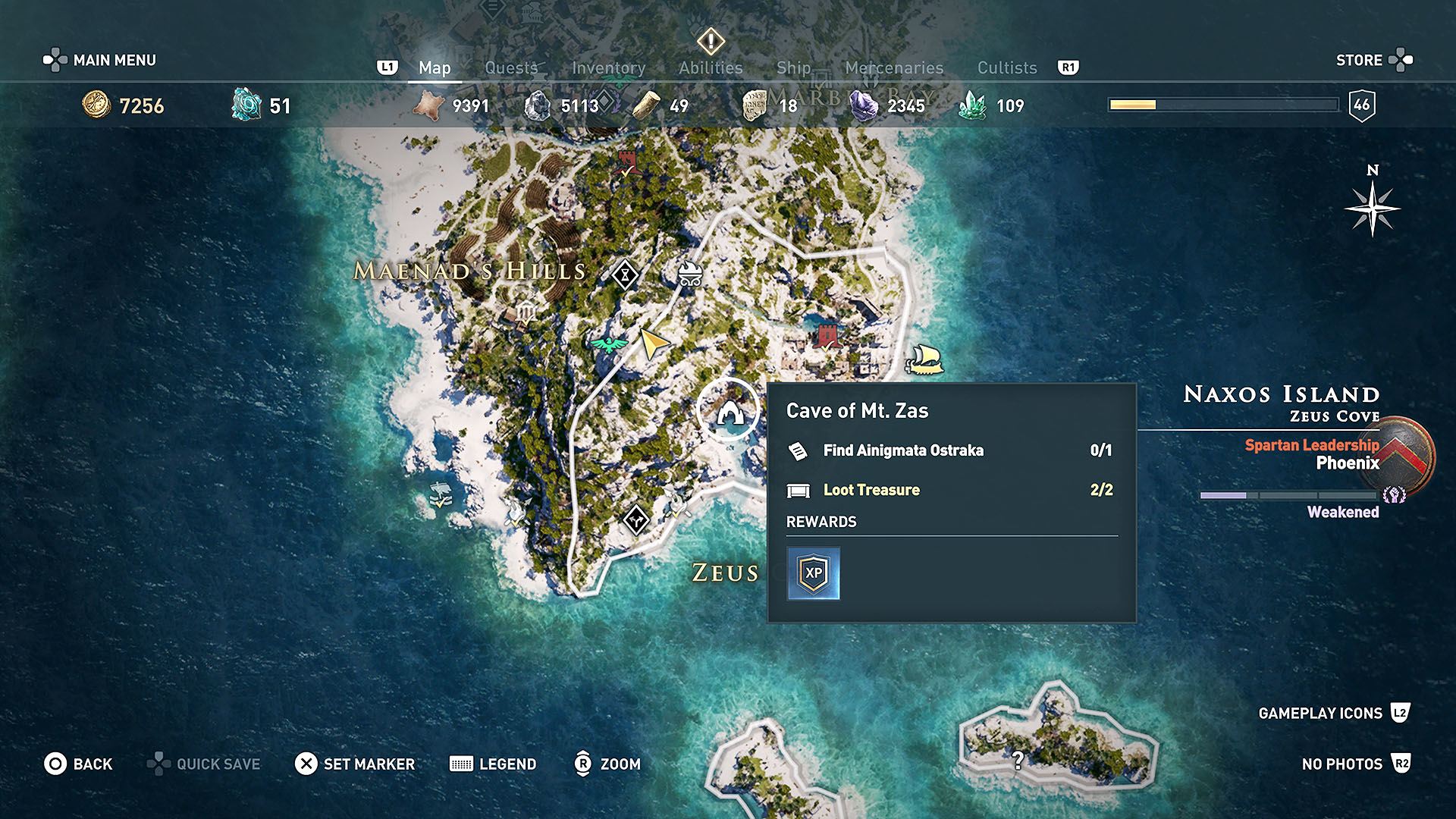Go back from the map screen

coord(78,764)
